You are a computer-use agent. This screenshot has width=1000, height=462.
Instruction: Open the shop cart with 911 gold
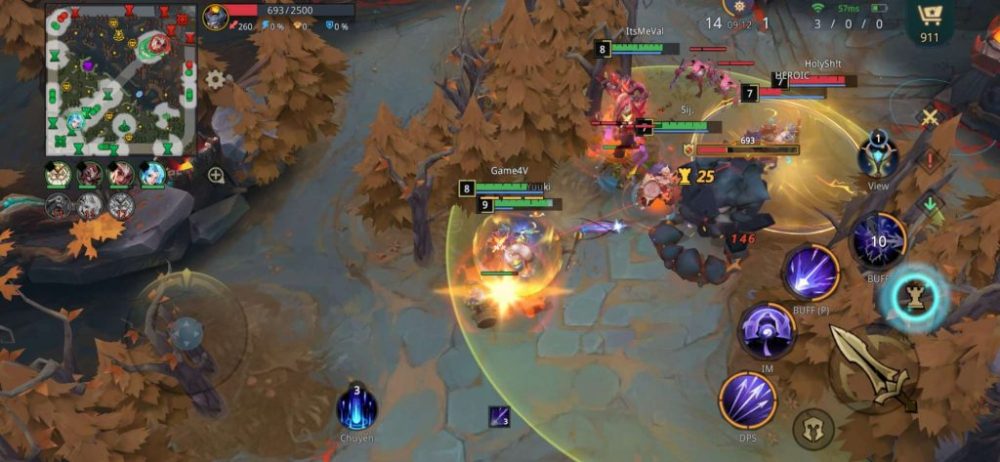pyautogui.click(x=929, y=20)
